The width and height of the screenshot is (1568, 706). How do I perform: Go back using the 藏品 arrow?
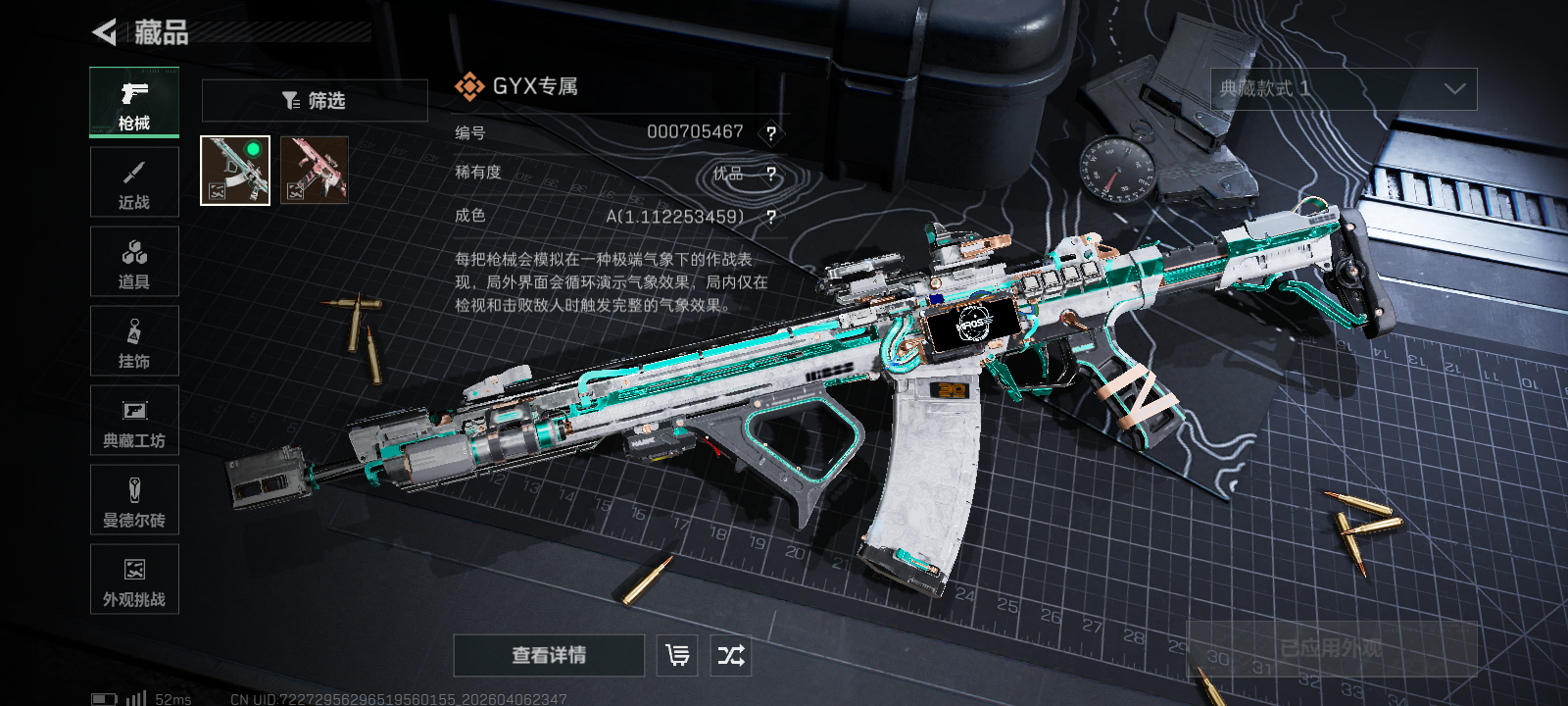105,32
